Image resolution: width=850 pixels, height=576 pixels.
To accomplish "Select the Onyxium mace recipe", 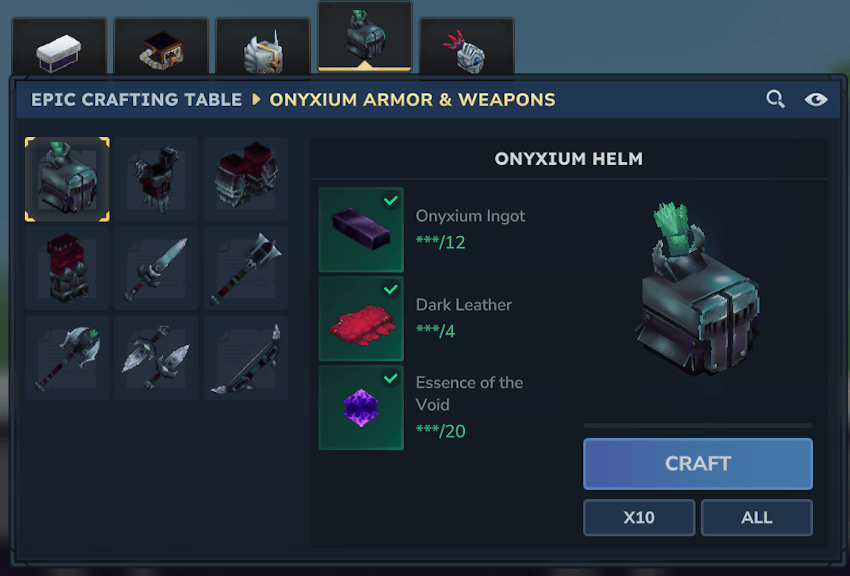I will pos(246,269).
